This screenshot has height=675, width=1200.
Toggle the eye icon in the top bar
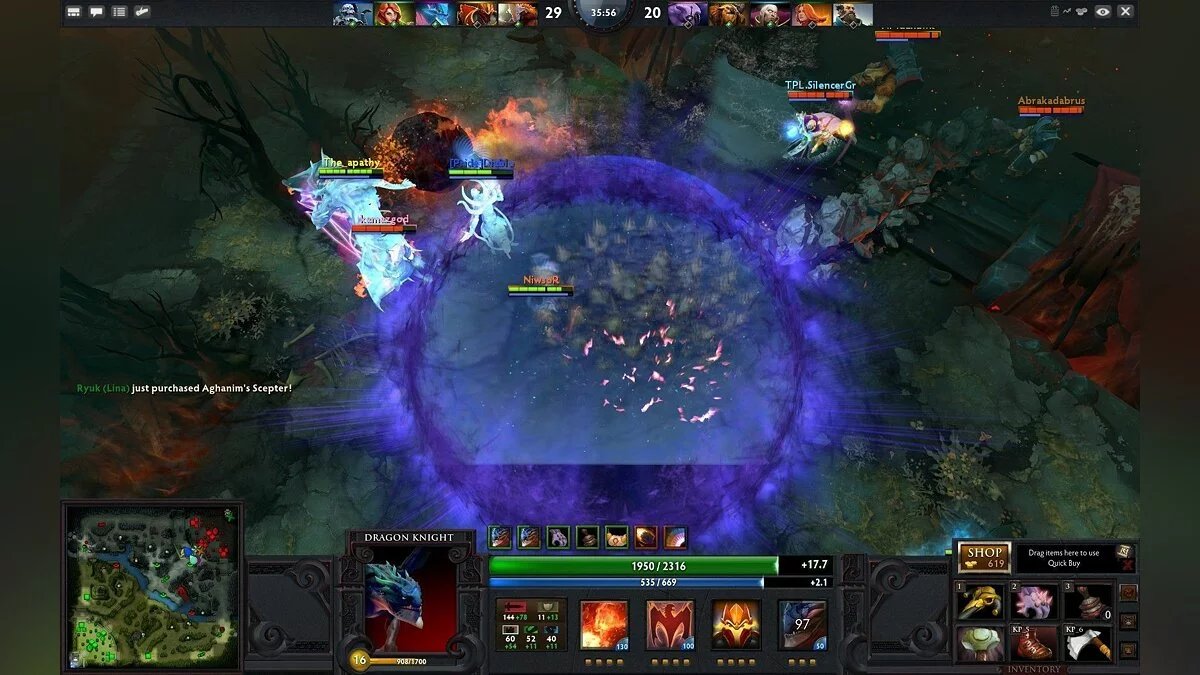[1102, 12]
